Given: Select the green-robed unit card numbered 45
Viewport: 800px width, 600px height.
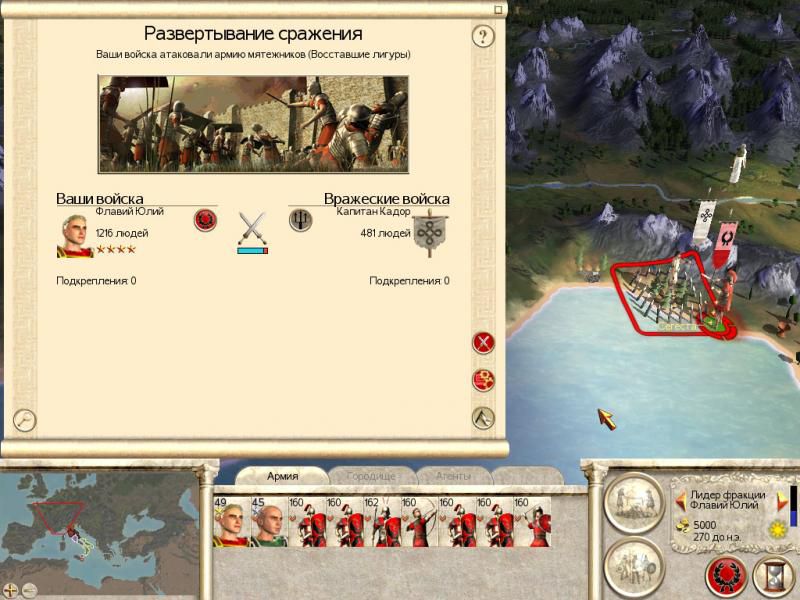Looking at the screenshot, I should coord(268,521).
